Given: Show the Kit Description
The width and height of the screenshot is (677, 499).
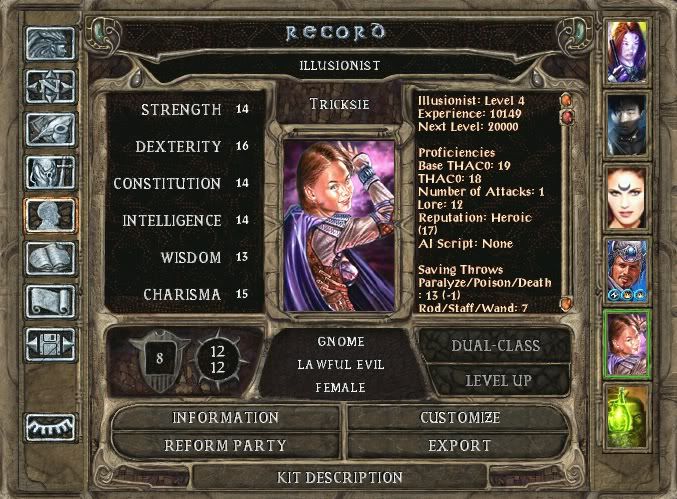Looking at the screenshot, I should 339,478.
